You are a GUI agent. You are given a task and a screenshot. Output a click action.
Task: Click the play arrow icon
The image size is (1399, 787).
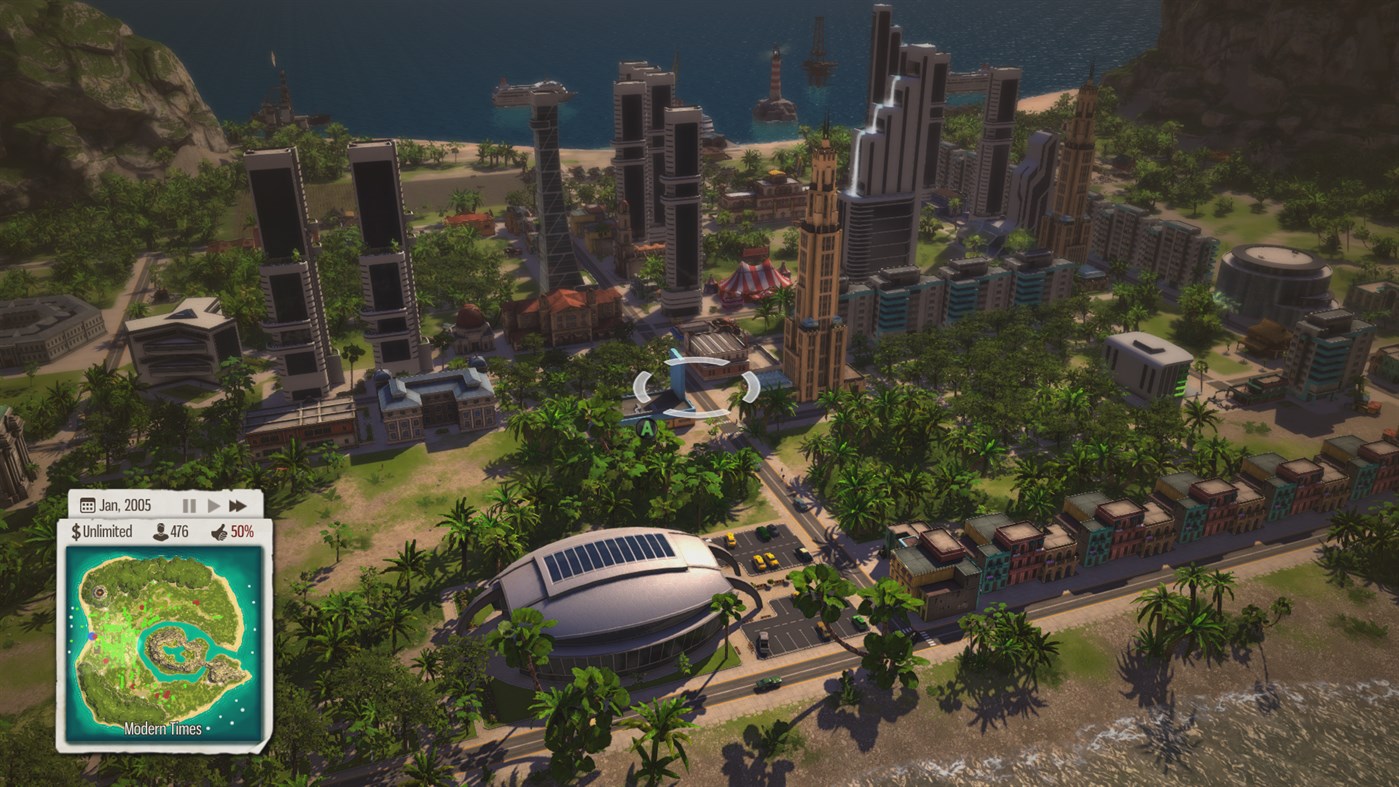click(213, 504)
